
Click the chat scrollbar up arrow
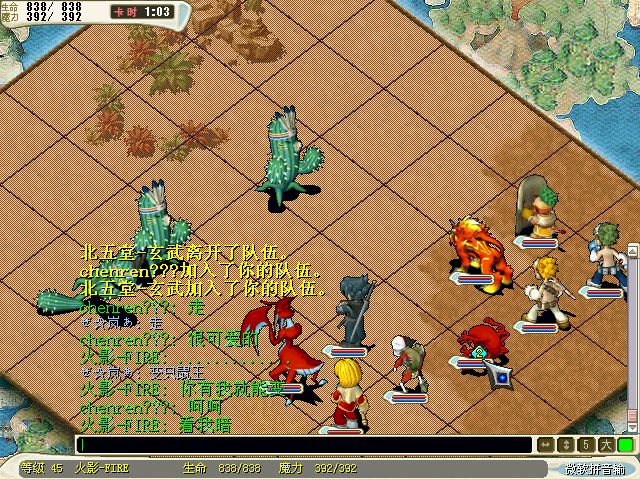[632, 249]
